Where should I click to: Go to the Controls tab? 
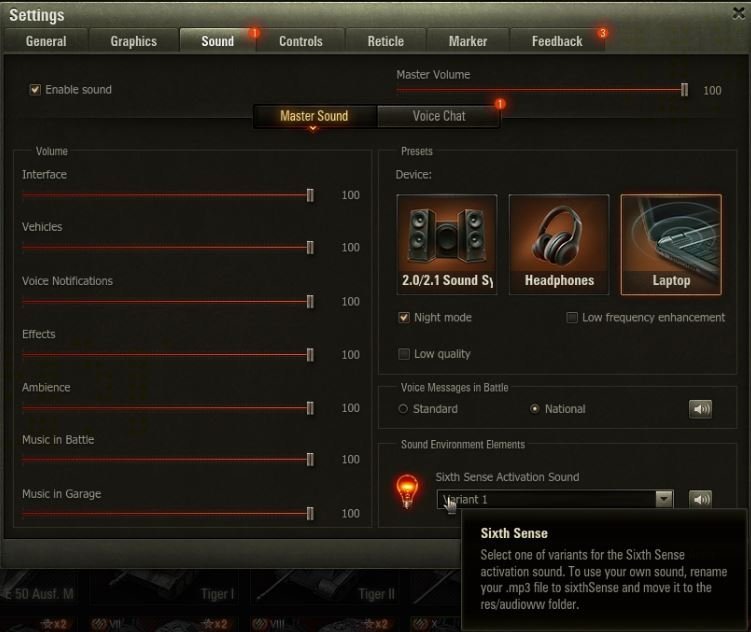300,41
